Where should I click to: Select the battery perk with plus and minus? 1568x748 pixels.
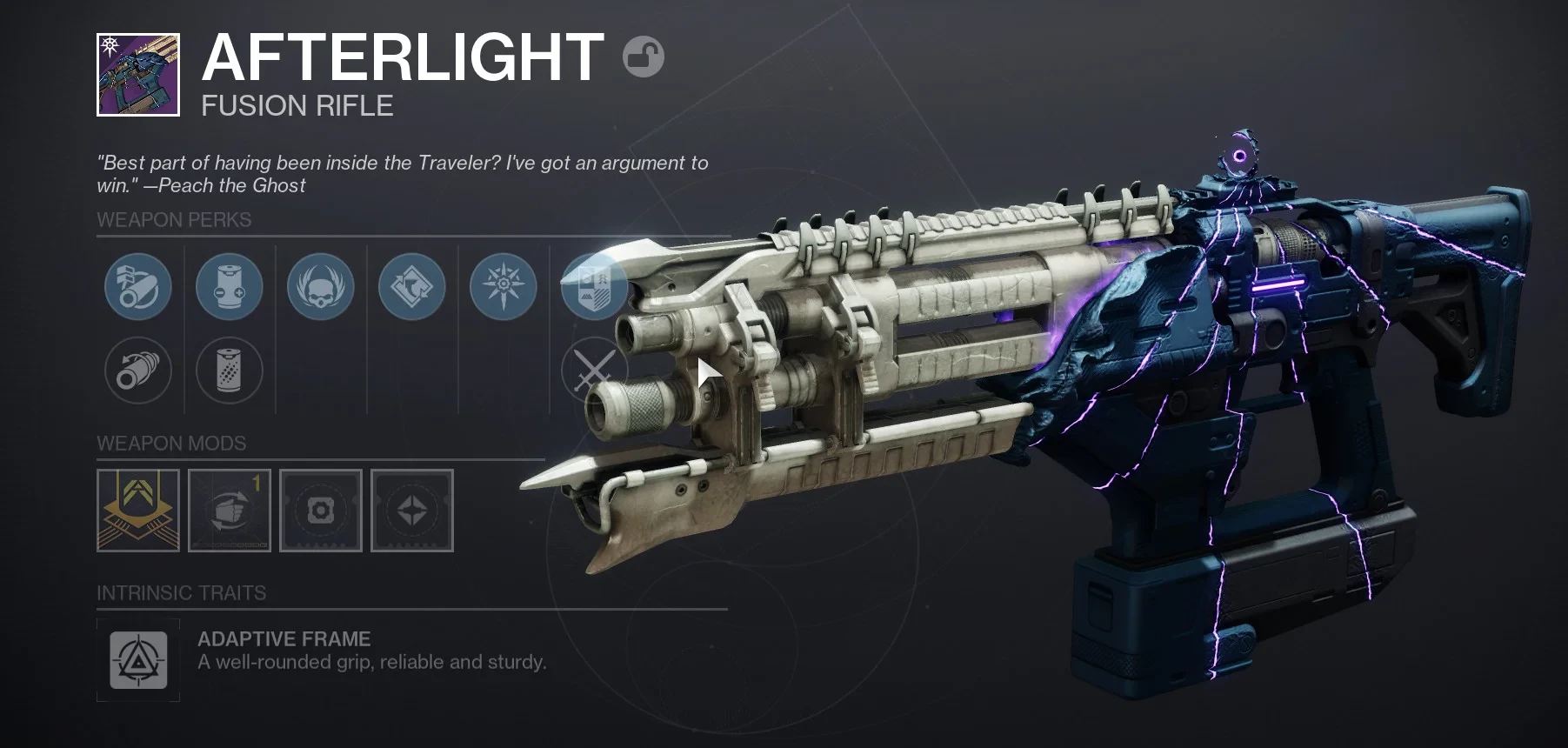pyautogui.click(x=230, y=286)
